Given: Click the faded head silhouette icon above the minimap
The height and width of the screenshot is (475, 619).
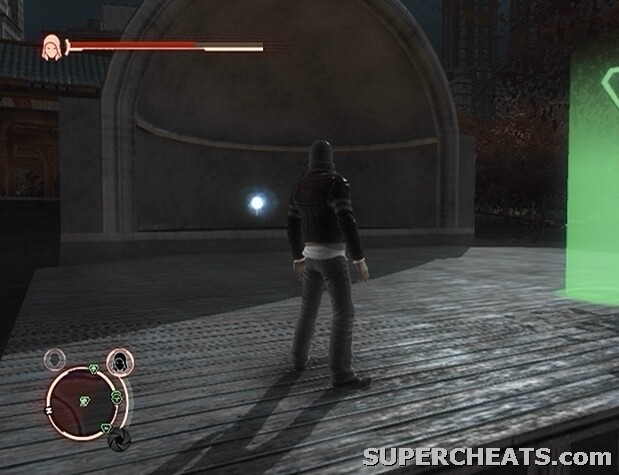Looking at the screenshot, I should coord(56,358).
